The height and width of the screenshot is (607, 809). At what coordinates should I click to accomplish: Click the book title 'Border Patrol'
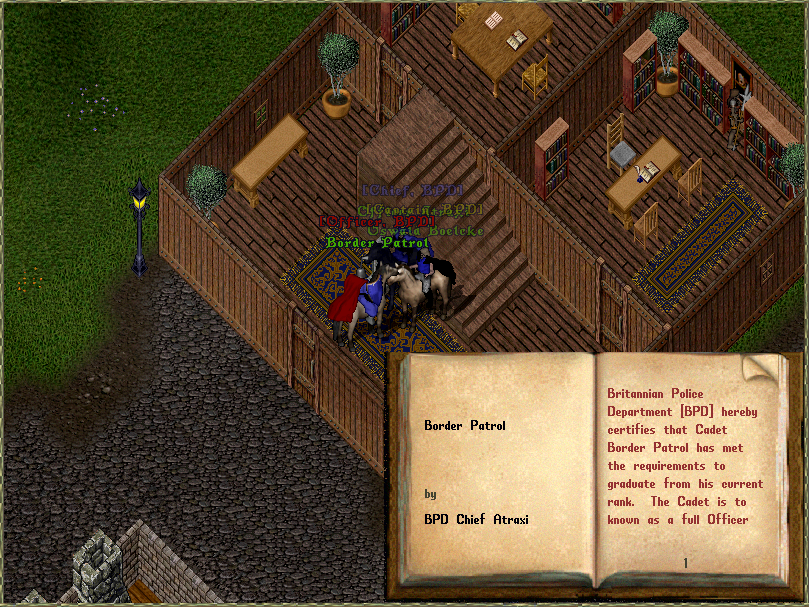(465, 425)
